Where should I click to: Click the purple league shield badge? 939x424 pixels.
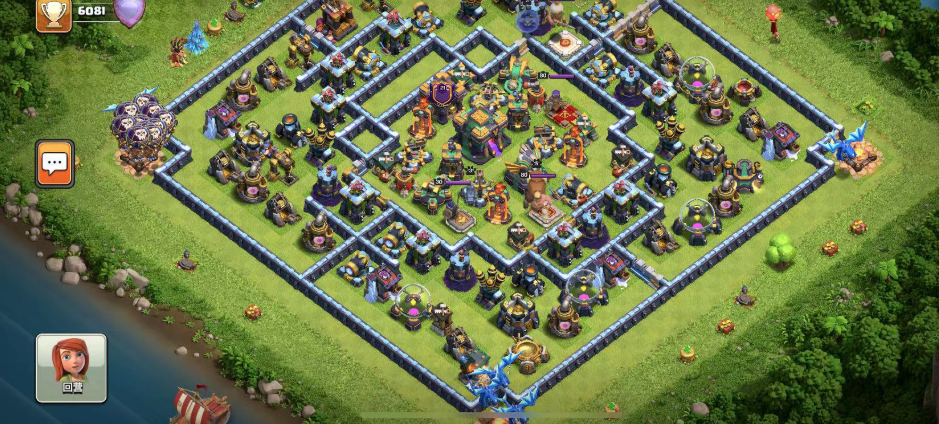pyautogui.click(x=129, y=11)
